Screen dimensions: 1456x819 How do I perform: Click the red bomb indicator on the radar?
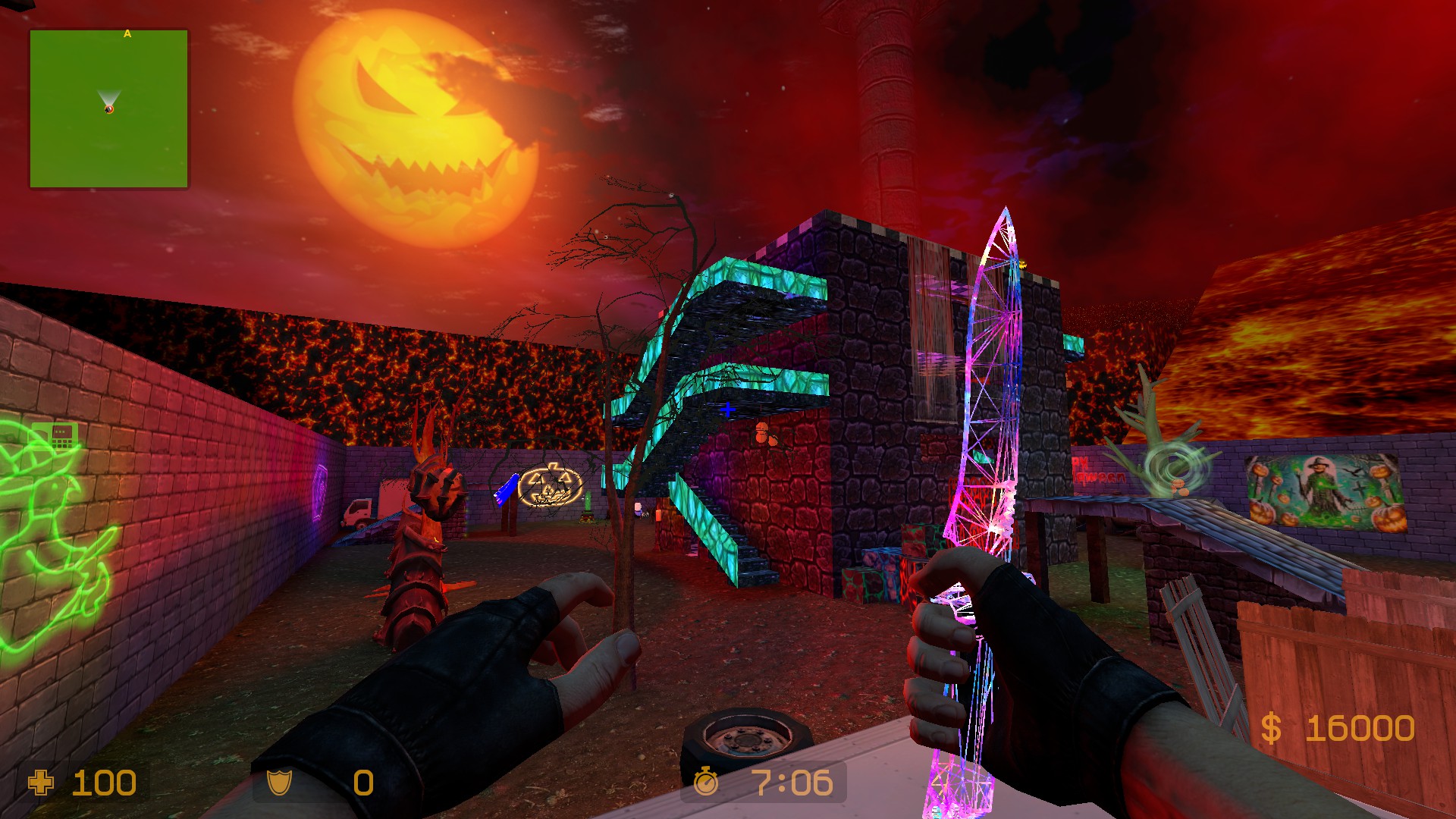(x=109, y=109)
